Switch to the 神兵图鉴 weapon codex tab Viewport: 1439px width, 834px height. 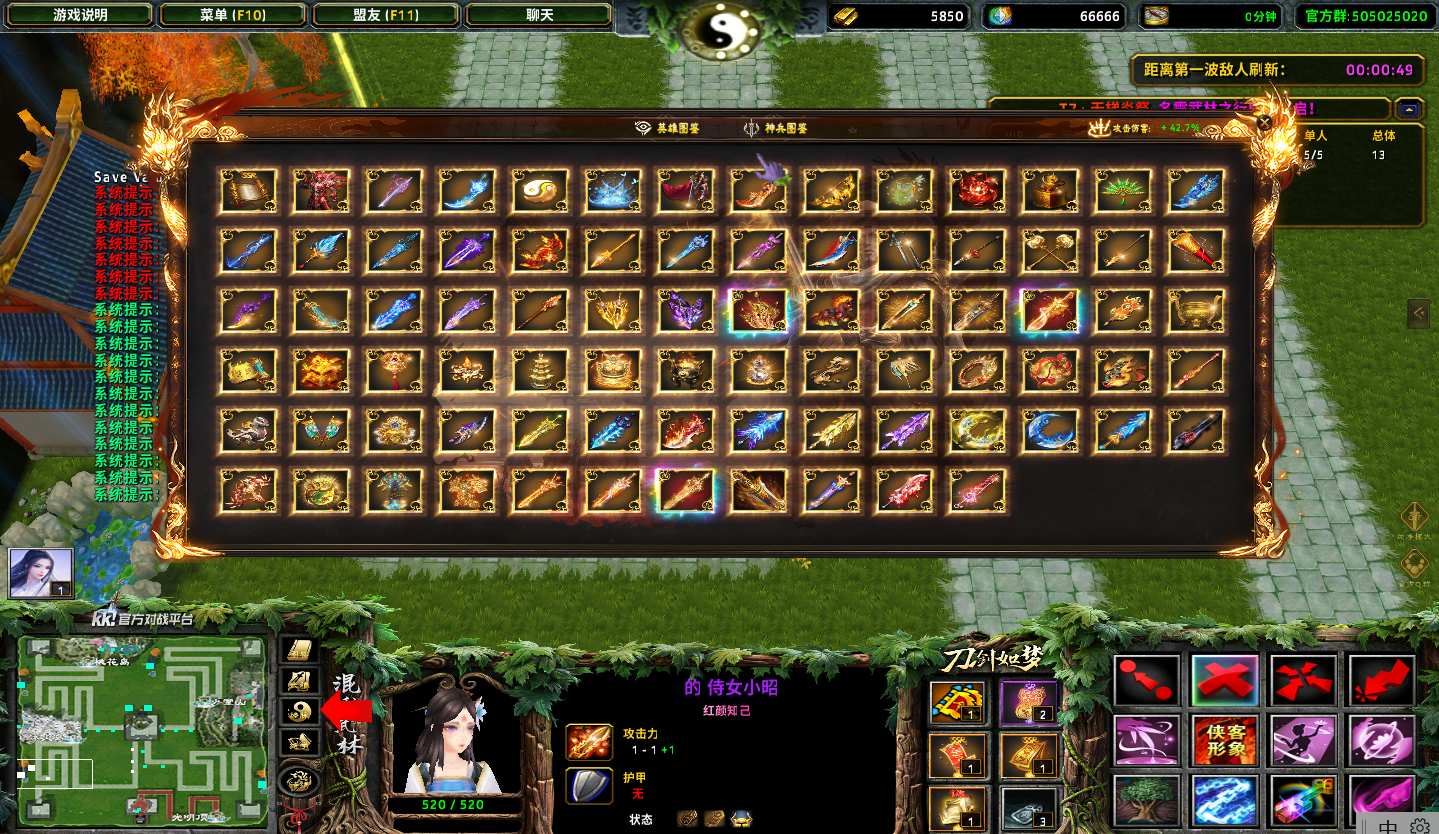tap(775, 128)
